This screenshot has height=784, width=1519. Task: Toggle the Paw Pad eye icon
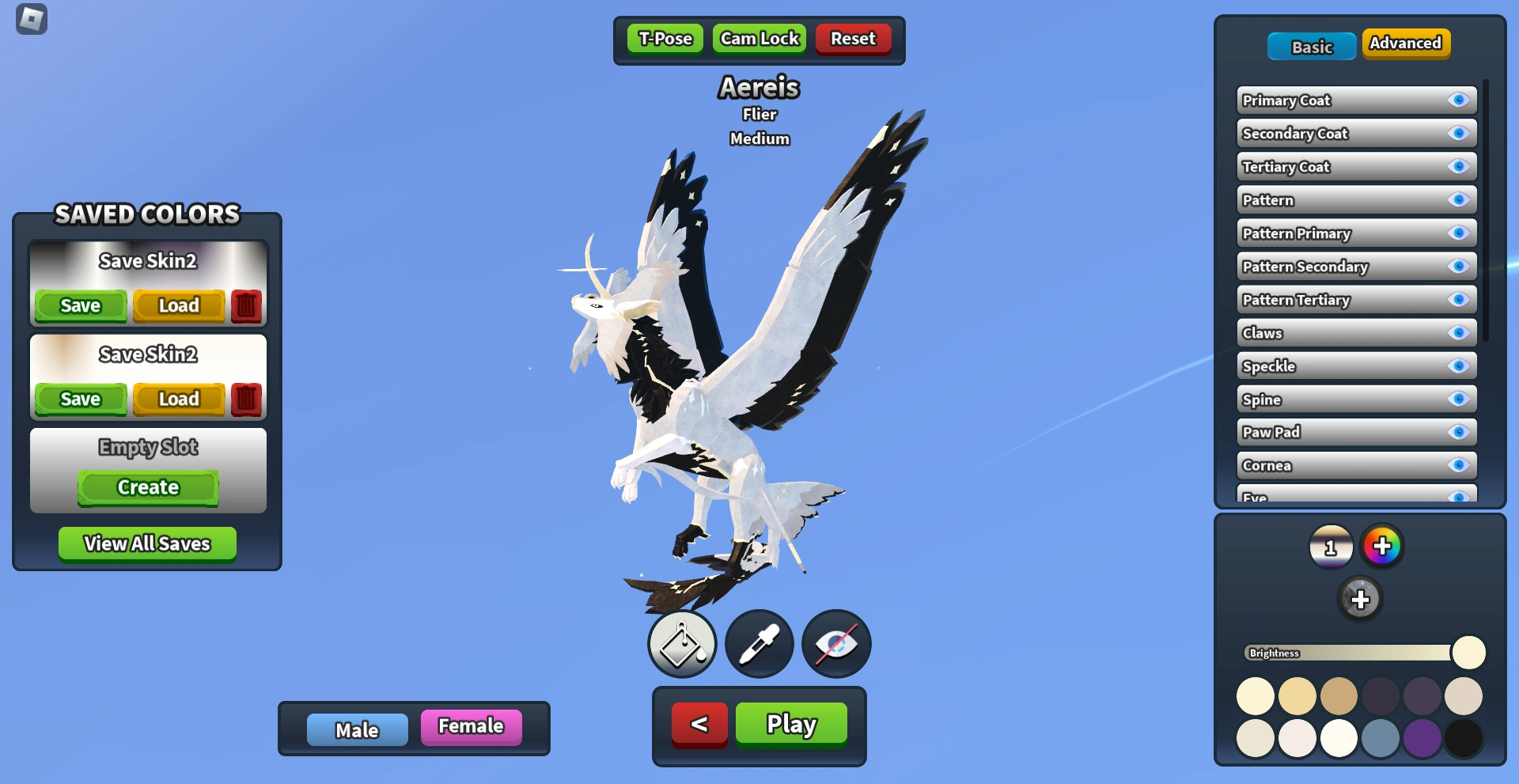[1458, 432]
